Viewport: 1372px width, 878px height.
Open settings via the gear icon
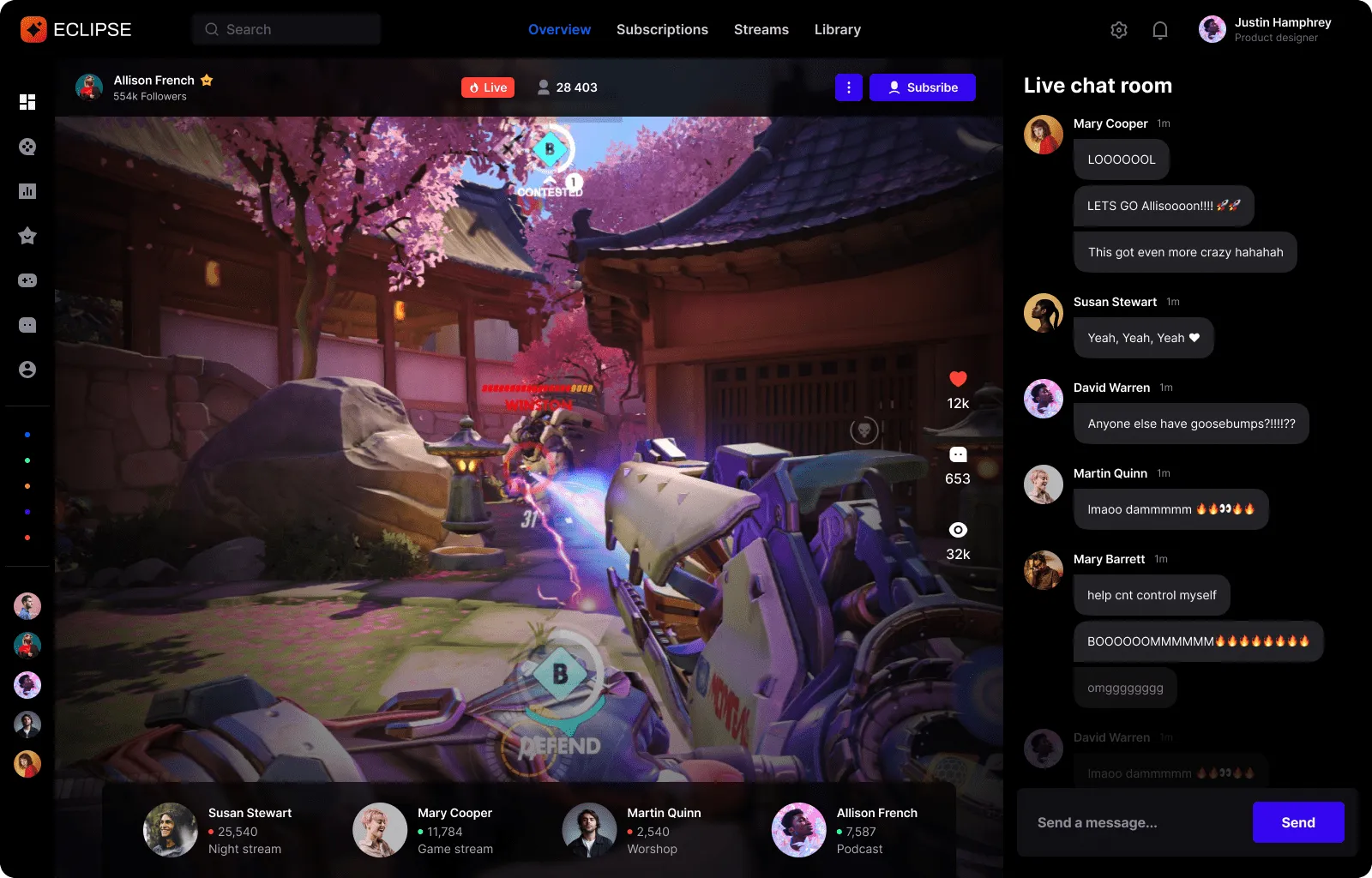1118,30
